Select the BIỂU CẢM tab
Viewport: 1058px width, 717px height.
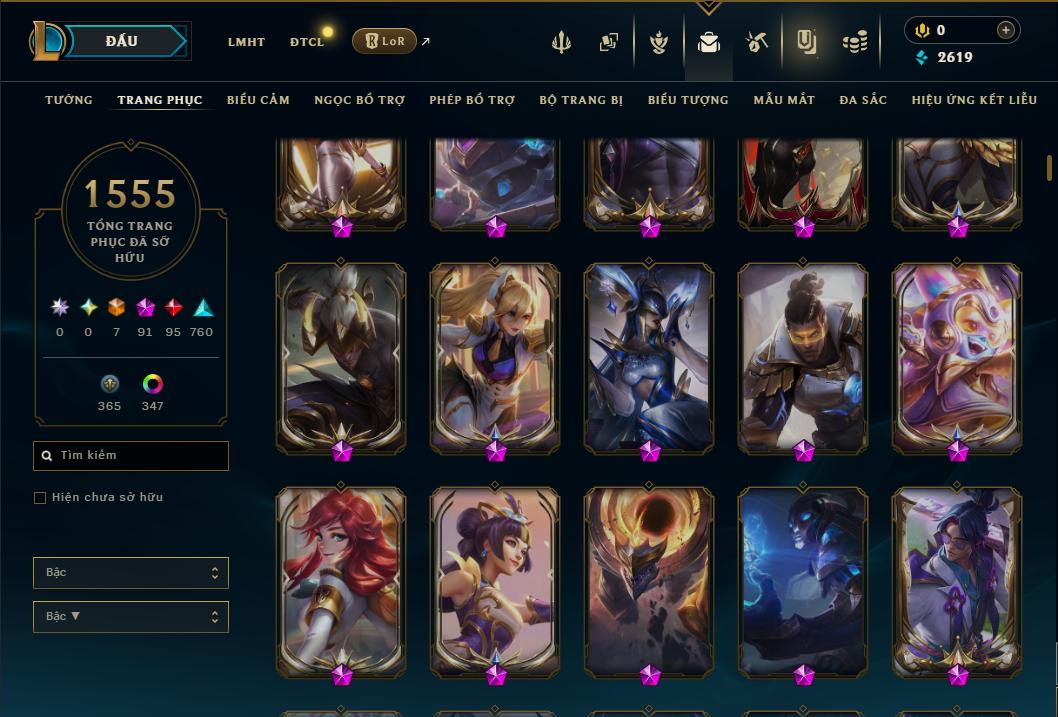click(258, 100)
